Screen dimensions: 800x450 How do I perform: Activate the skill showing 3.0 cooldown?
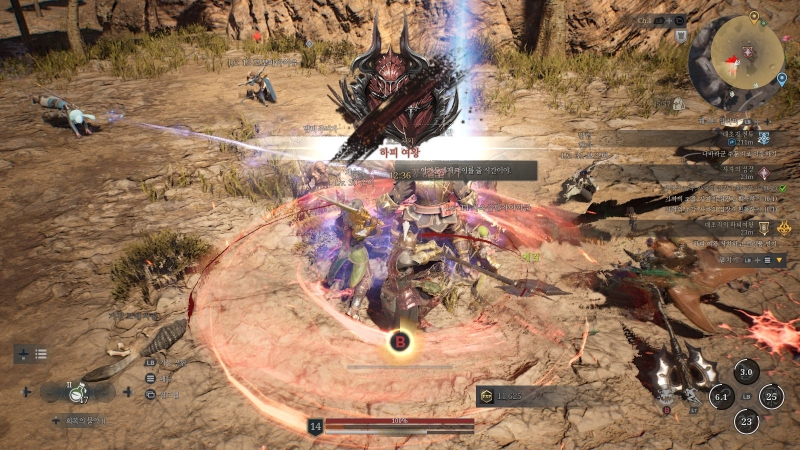746,373
